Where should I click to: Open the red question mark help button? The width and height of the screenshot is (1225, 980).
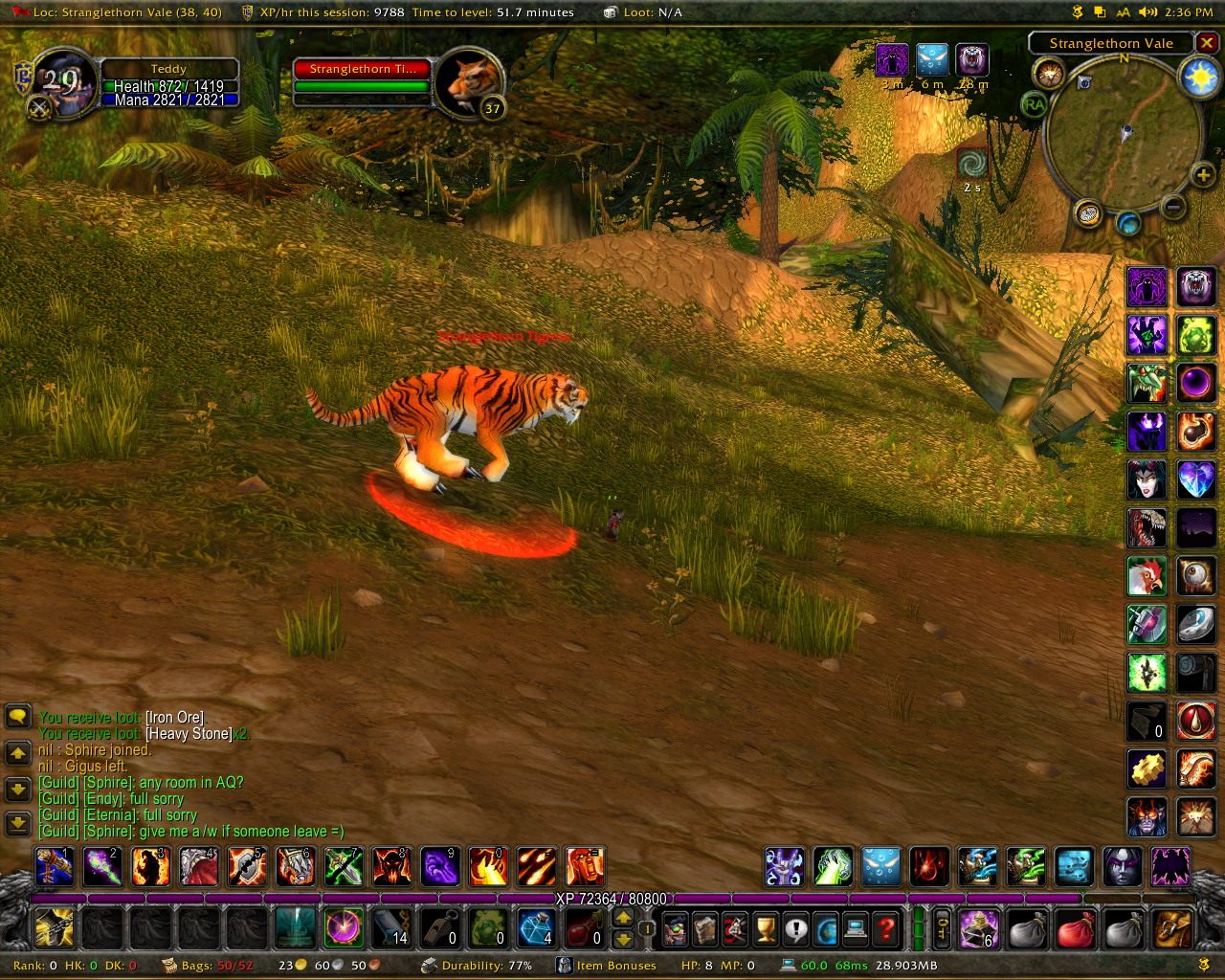click(887, 928)
